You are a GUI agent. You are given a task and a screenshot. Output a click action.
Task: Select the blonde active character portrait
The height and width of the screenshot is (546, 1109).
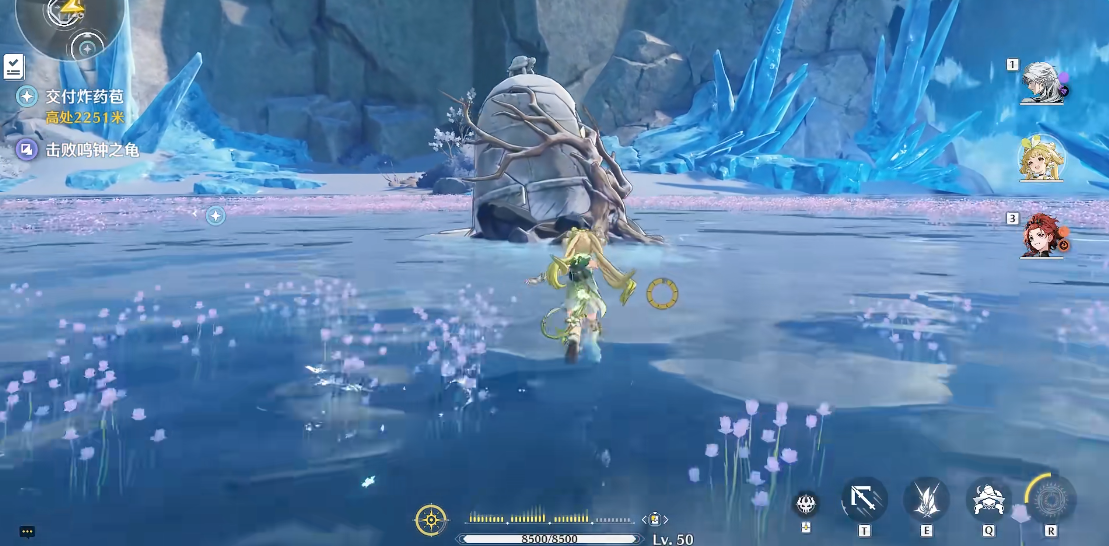point(1042,160)
